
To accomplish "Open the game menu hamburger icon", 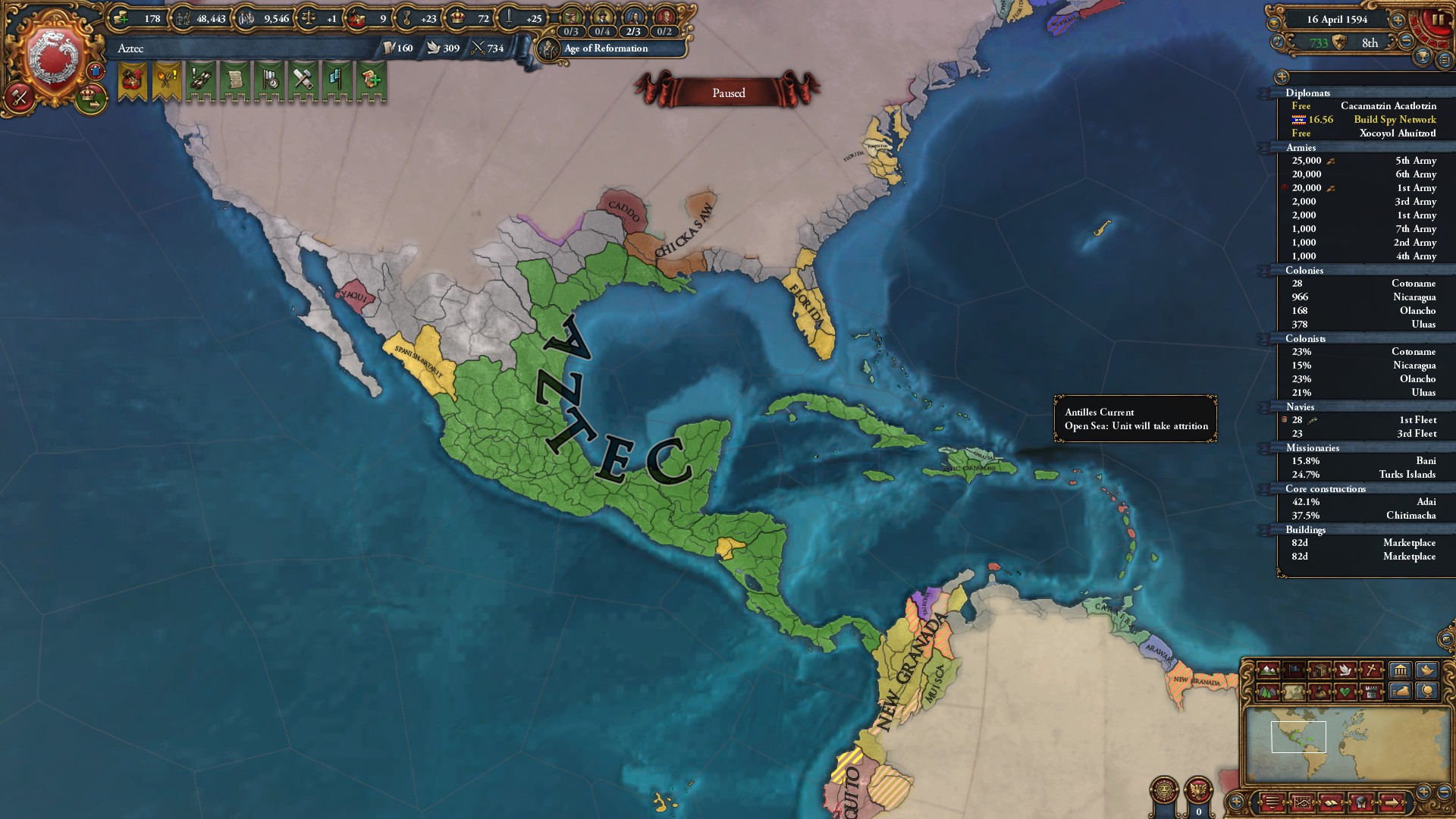I will pyautogui.click(x=1272, y=804).
